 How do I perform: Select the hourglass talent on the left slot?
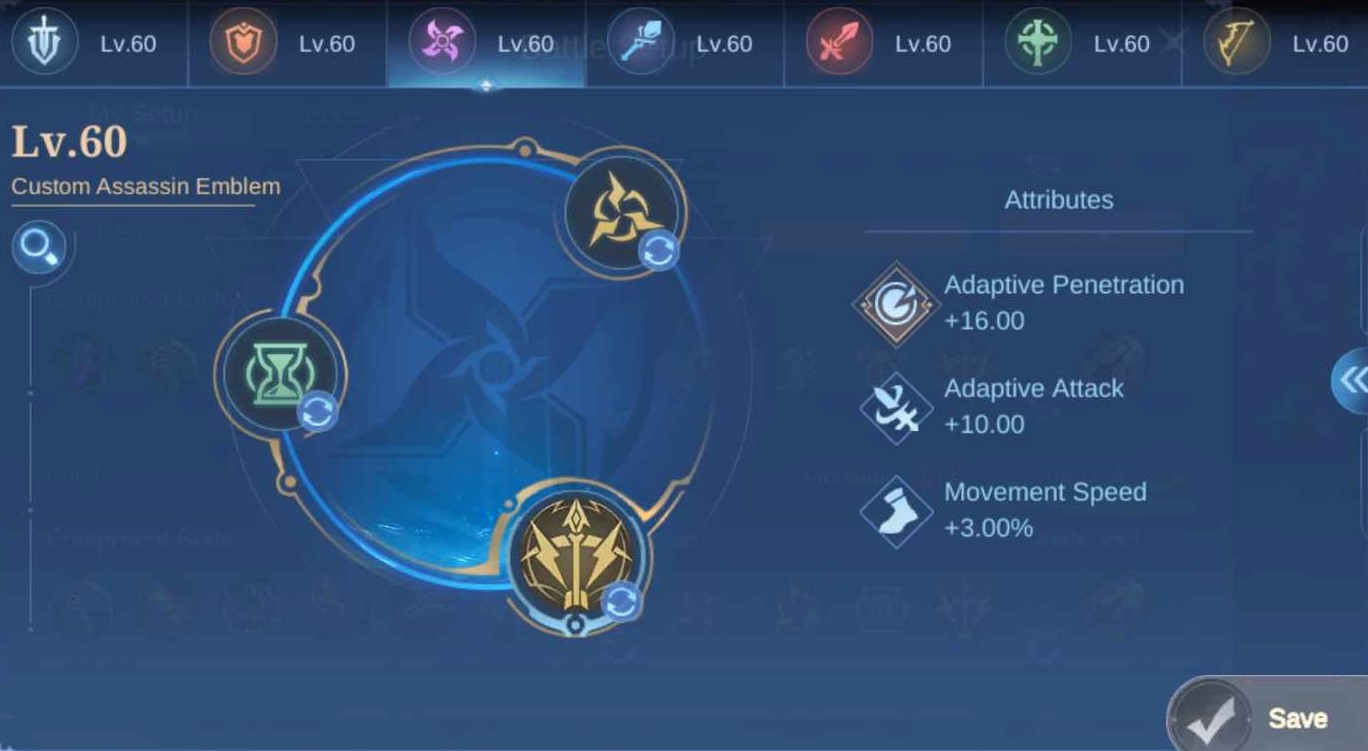click(278, 372)
